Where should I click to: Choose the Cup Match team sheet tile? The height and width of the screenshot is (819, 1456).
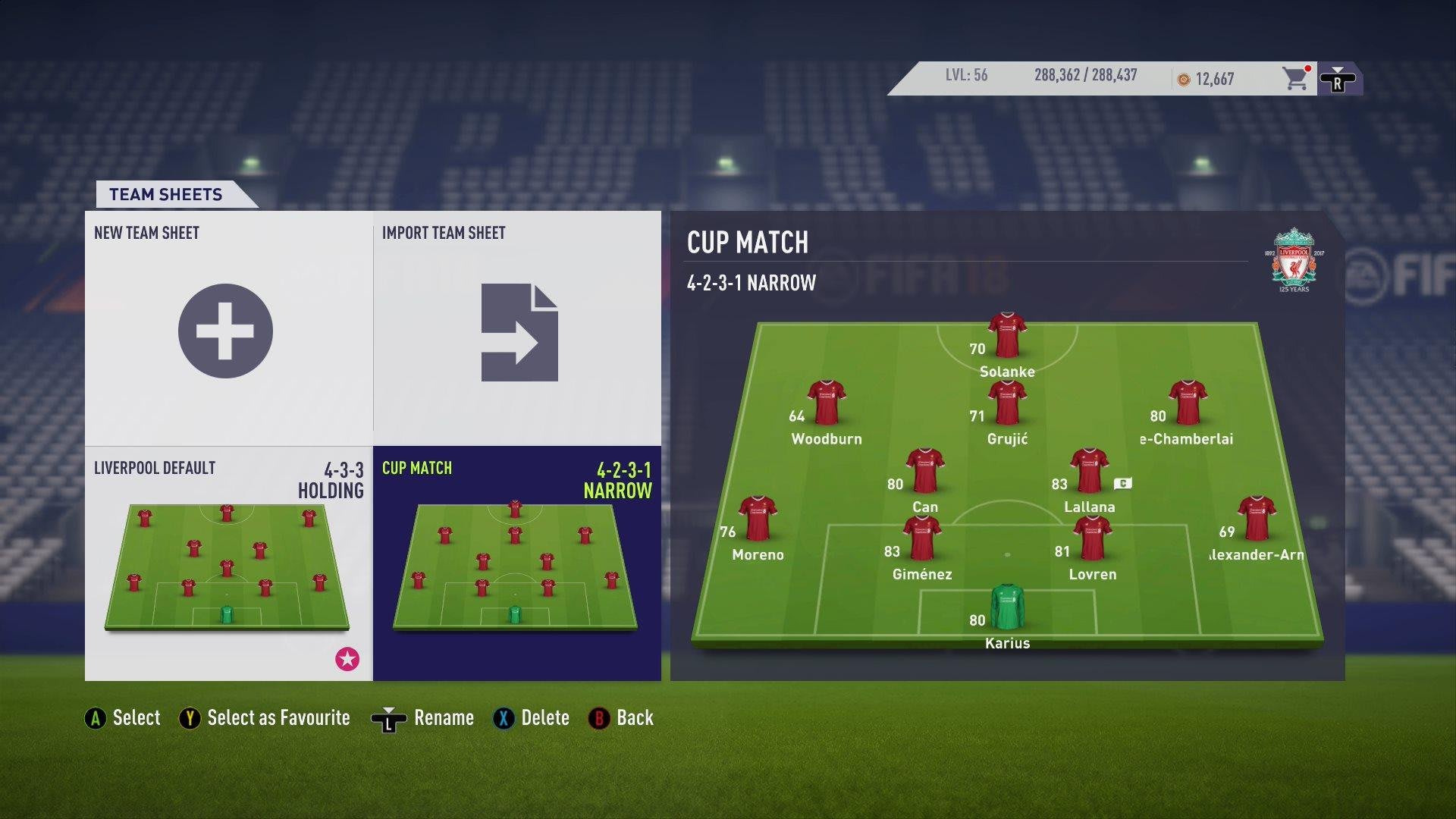(516, 563)
